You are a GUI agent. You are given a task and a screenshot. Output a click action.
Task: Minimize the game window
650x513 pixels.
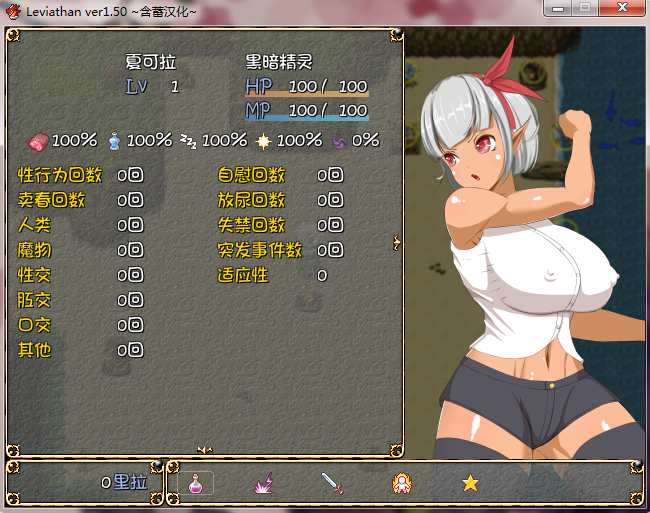coord(558,9)
